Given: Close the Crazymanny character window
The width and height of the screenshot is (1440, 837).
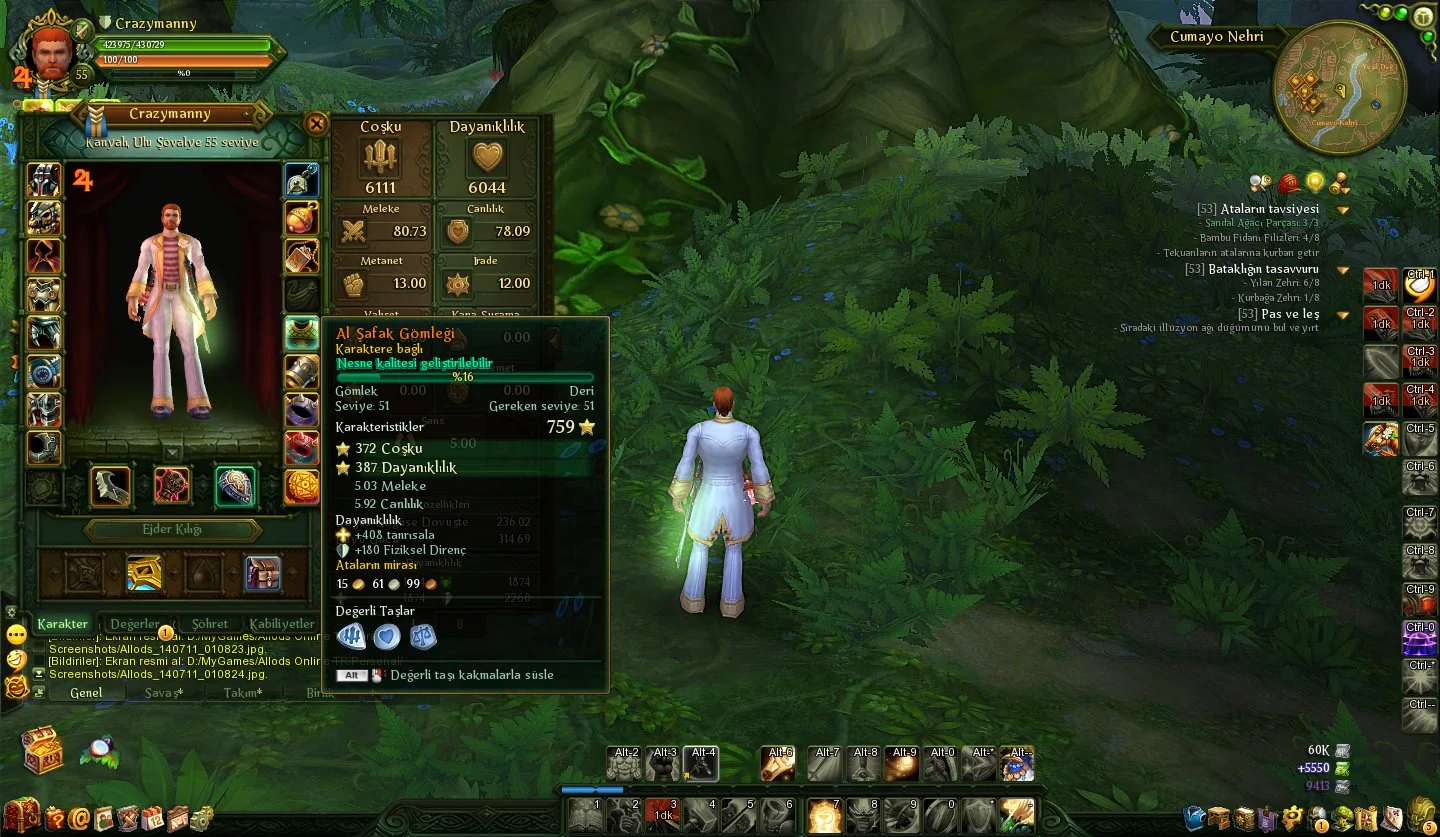Looking at the screenshot, I should pos(316,124).
